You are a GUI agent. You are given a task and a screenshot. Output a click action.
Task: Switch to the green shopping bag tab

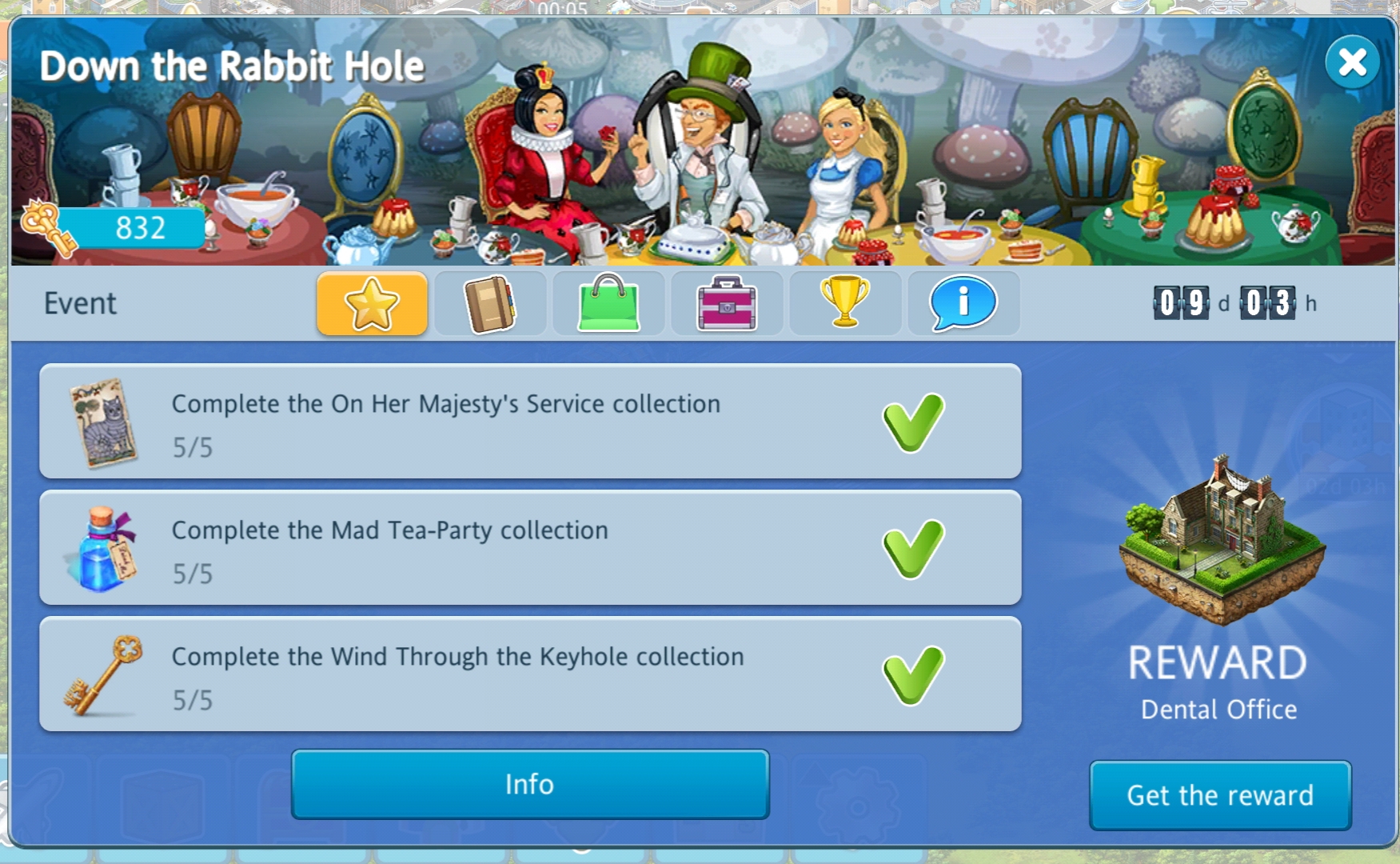608,303
